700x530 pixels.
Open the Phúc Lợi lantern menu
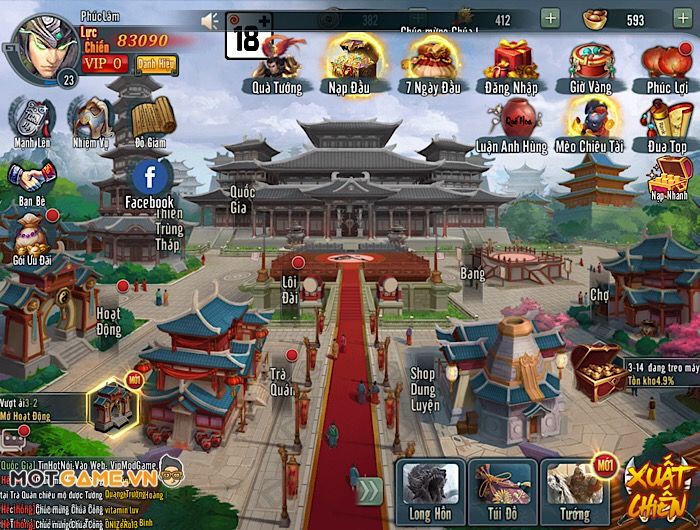click(x=666, y=60)
